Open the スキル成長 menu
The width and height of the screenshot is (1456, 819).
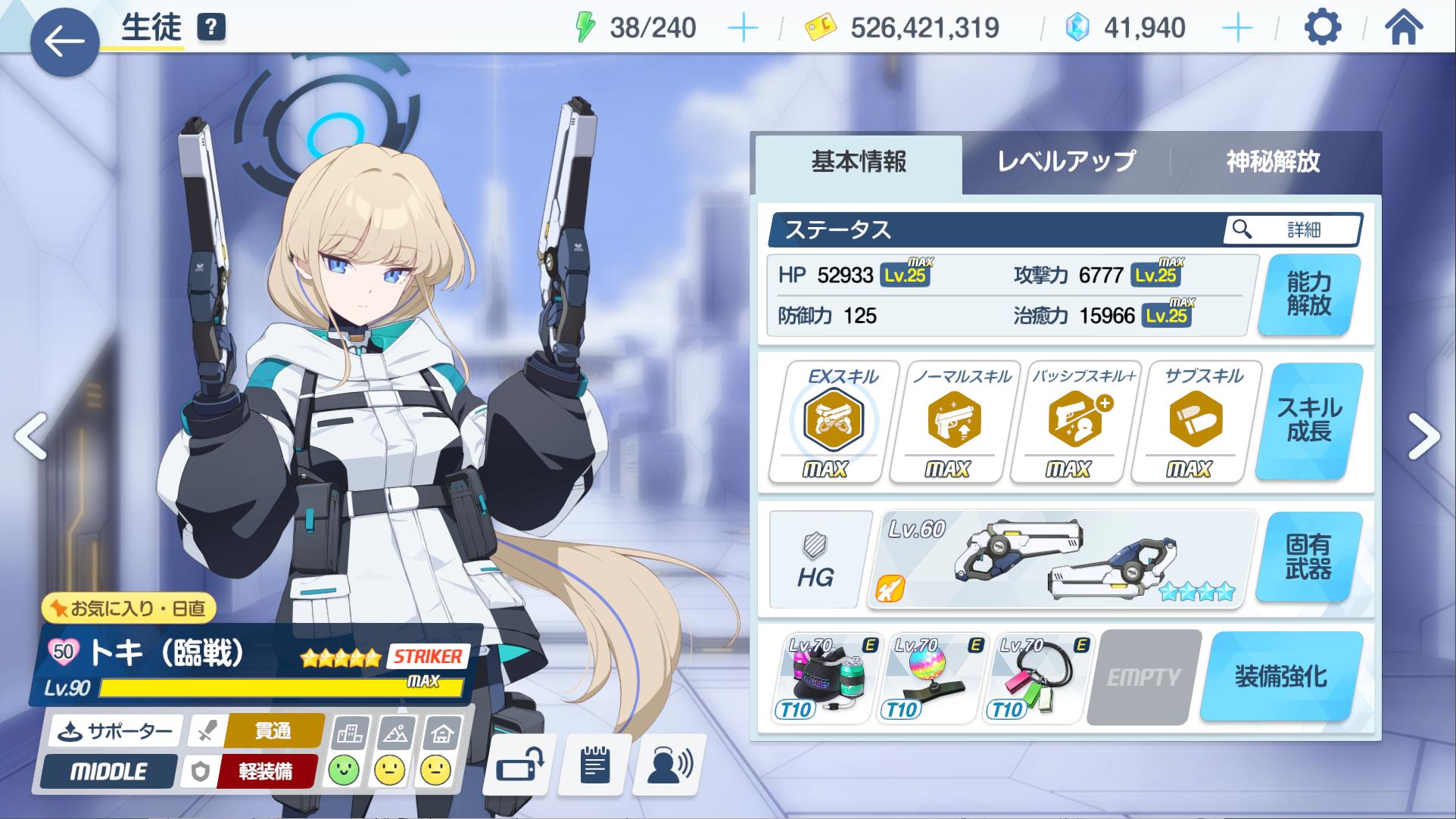click(x=1308, y=420)
